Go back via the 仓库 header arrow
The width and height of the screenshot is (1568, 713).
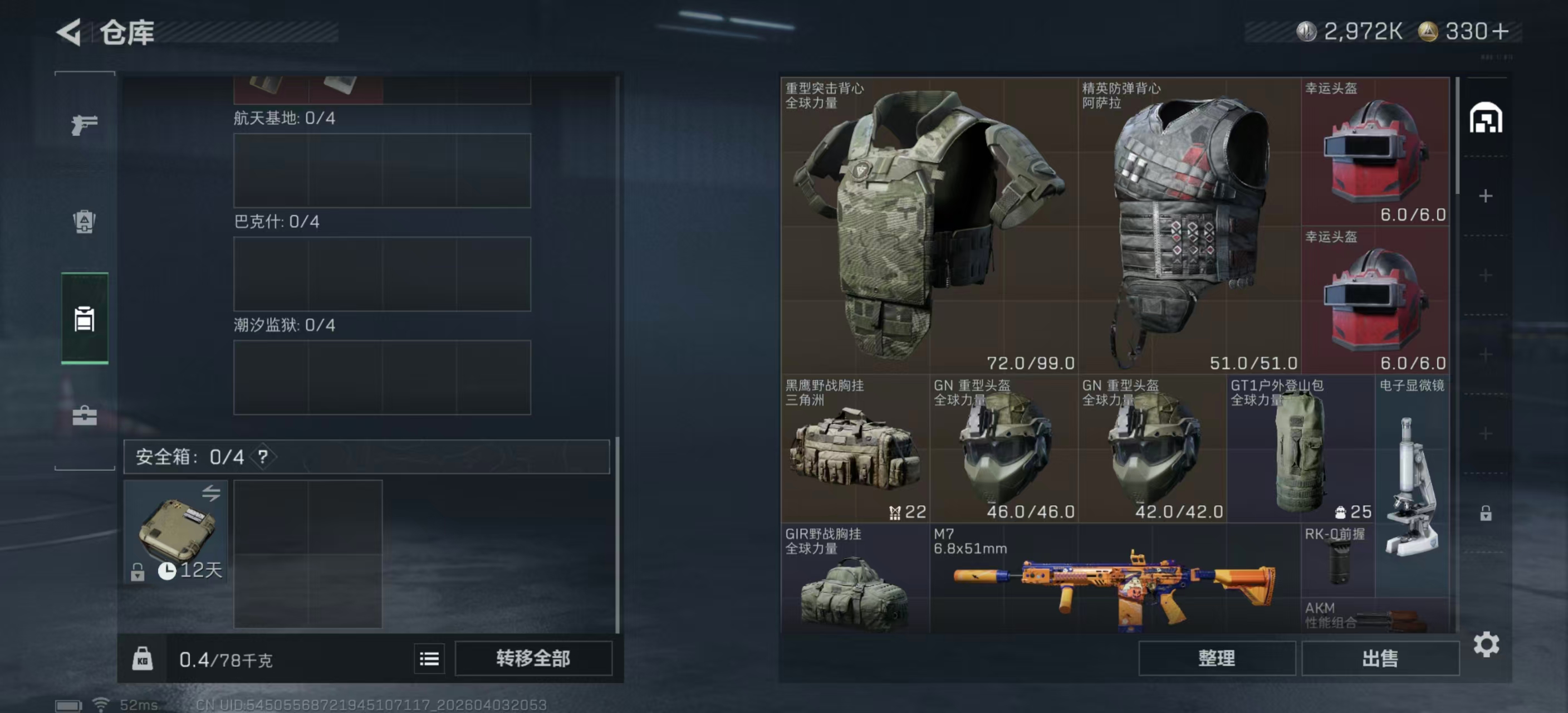pos(69,32)
